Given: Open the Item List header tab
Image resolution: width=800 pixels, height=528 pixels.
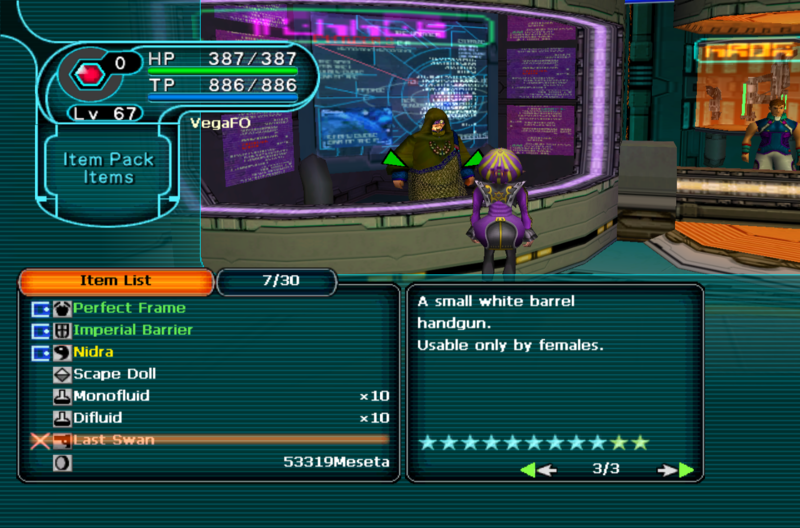Looking at the screenshot, I should (115, 281).
